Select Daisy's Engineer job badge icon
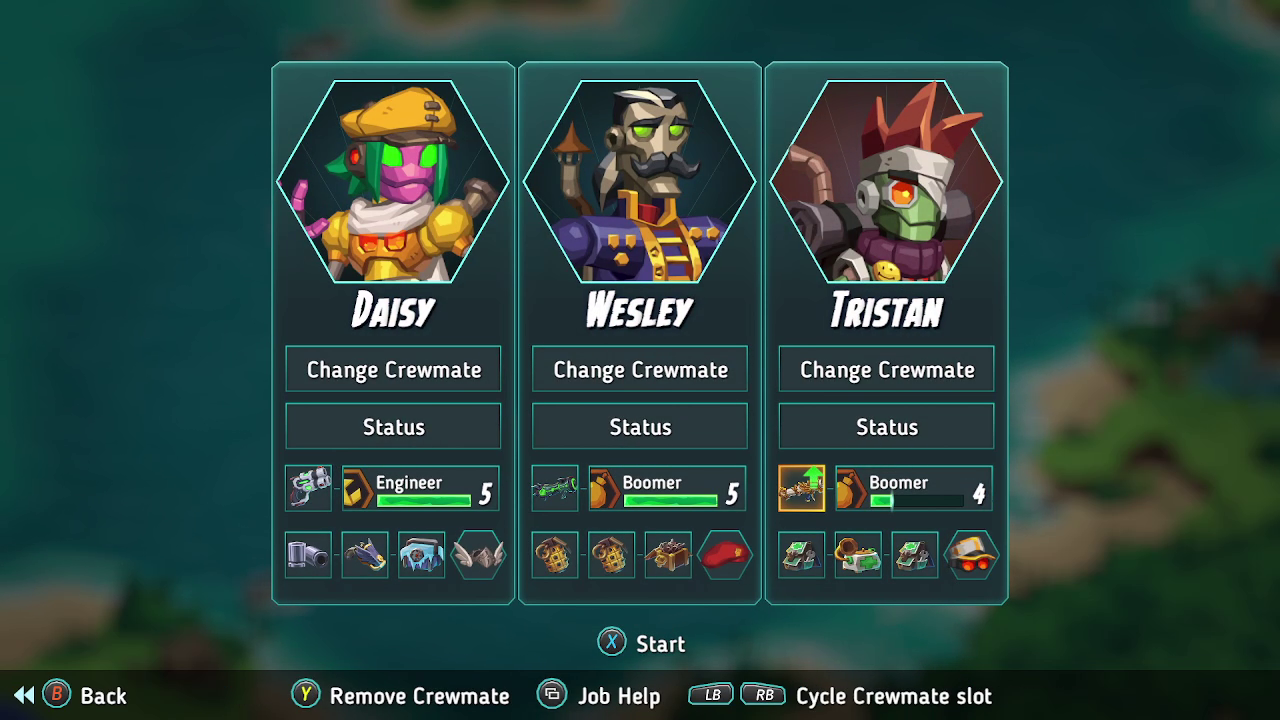Image resolution: width=1280 pixels, height=720 pixels. coord(357,487)
